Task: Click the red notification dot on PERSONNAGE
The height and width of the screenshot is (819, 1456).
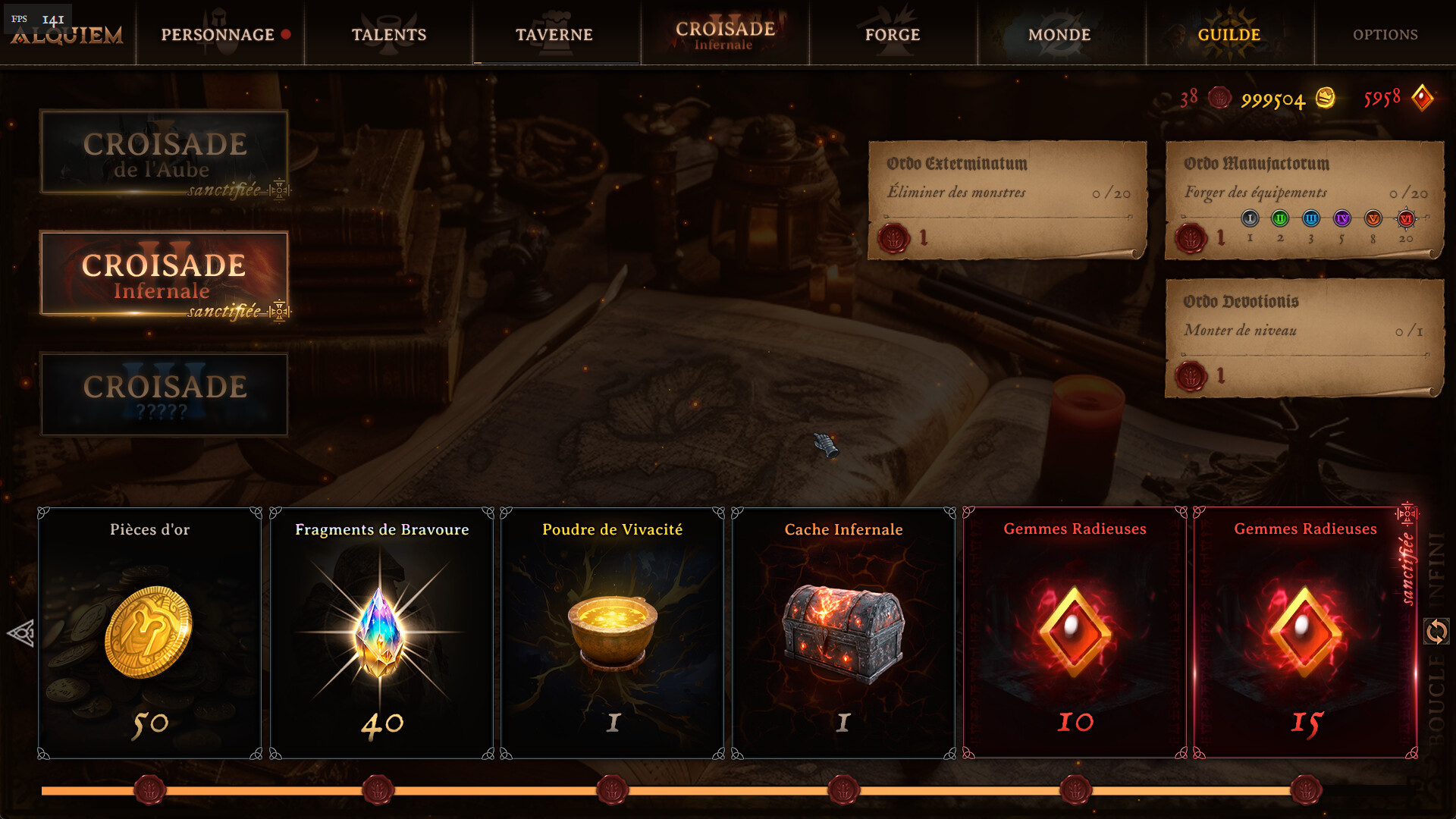Action: click(x=286, y=34)
